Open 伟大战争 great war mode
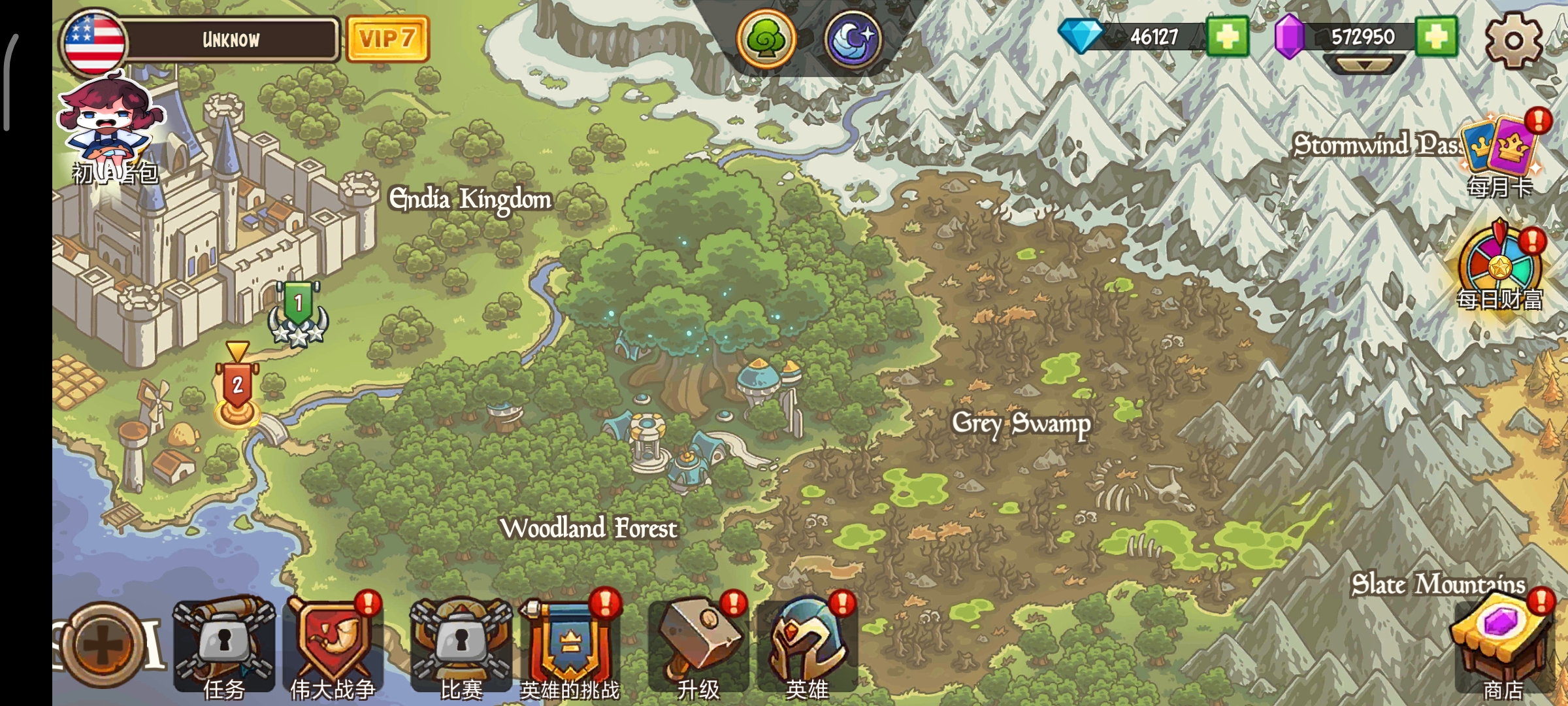1568x706 pixels. point(332,644)
